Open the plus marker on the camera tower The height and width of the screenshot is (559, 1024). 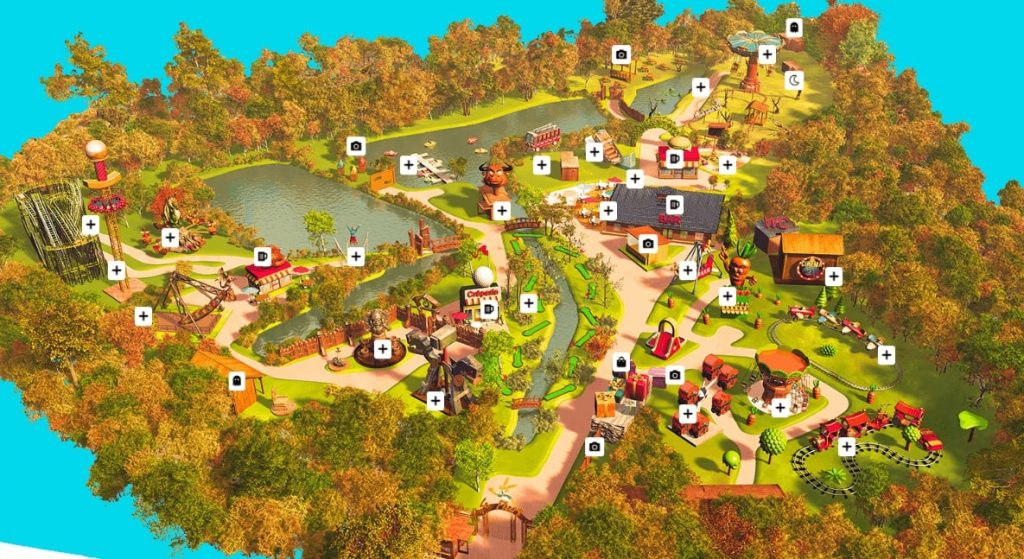pyautogui.click(x=435, y=400)
